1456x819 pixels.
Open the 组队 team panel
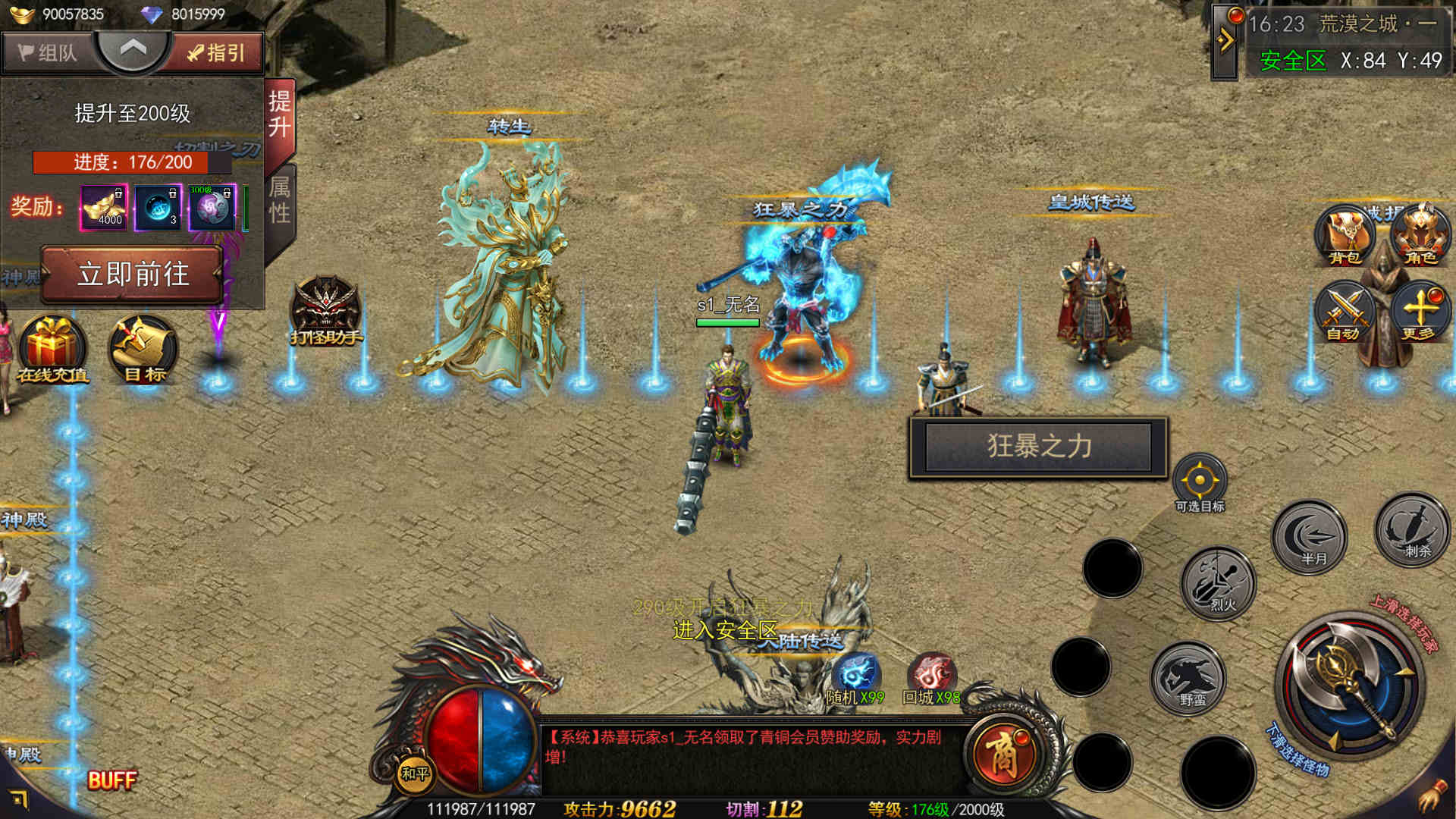point(47,52)
